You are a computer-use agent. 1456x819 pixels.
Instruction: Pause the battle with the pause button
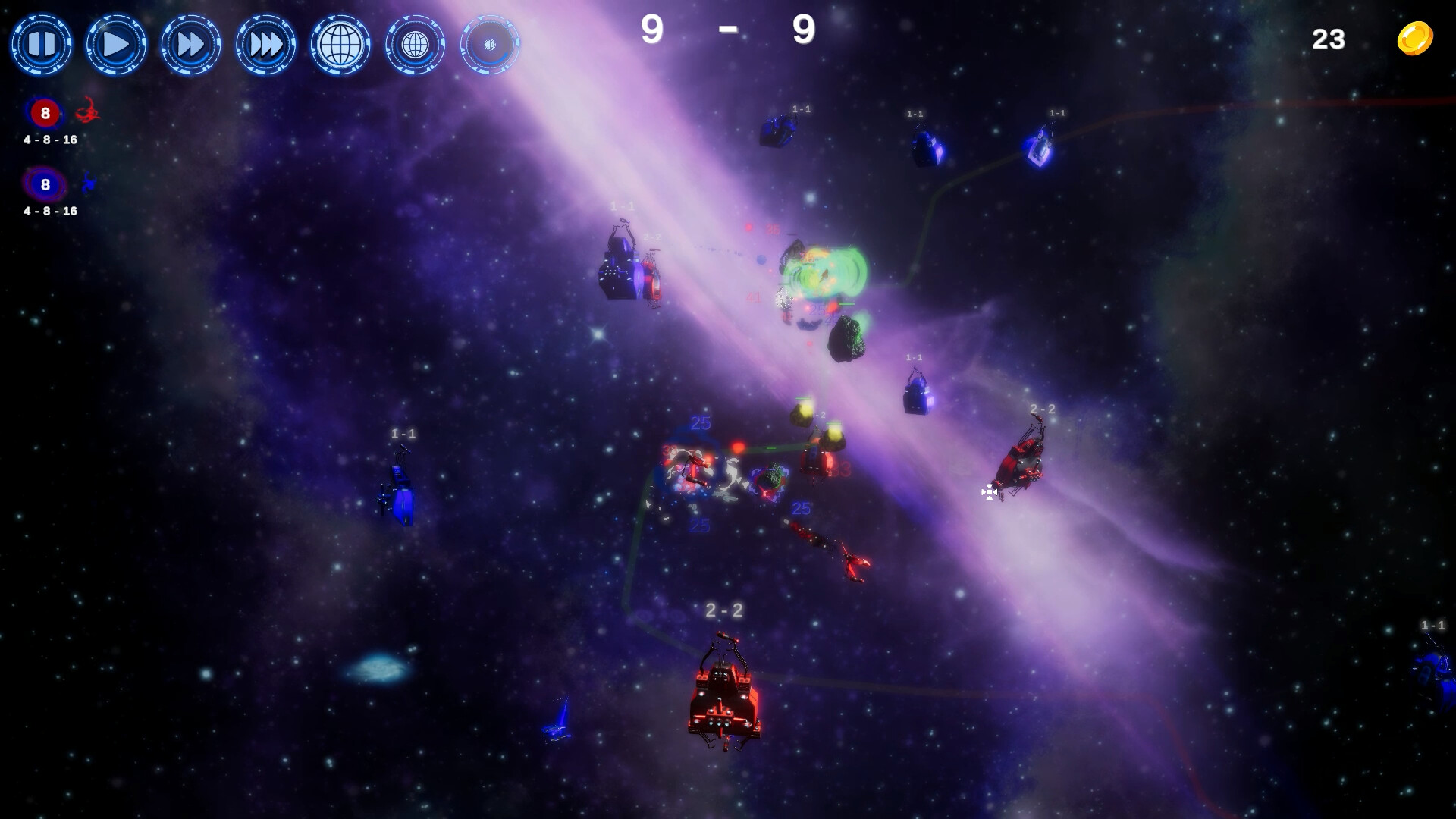click(41, 45)
